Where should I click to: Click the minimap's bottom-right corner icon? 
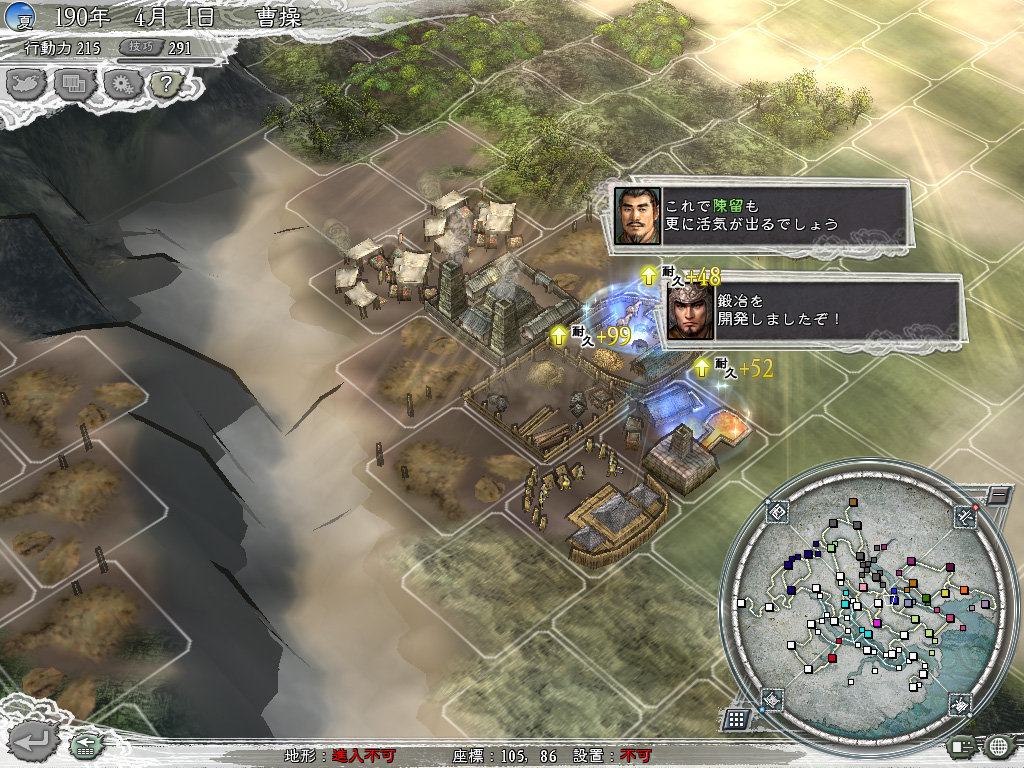click(x=959, y=703)
